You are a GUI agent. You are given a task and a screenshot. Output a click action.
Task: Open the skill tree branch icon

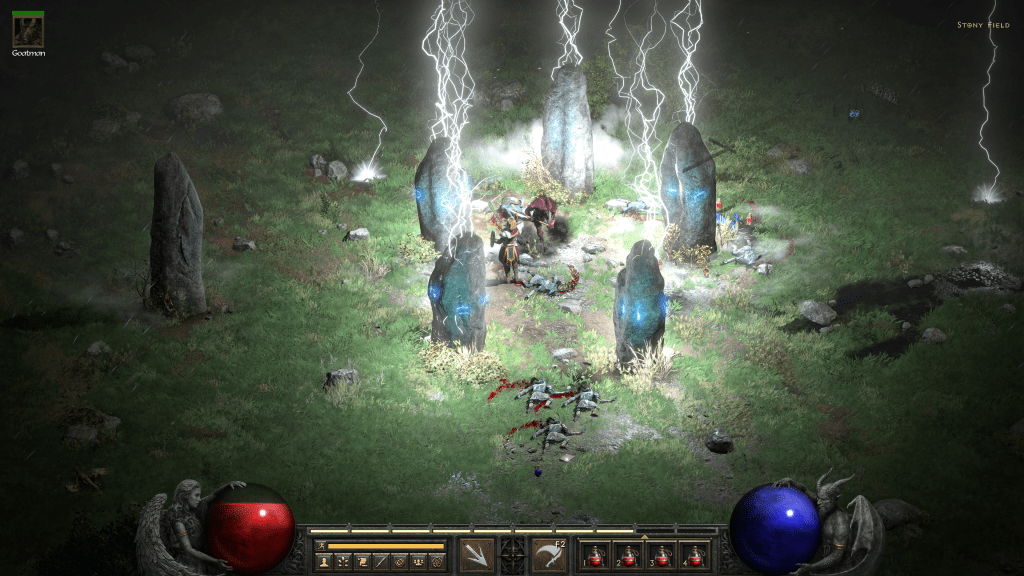click(x=343, y=563)
